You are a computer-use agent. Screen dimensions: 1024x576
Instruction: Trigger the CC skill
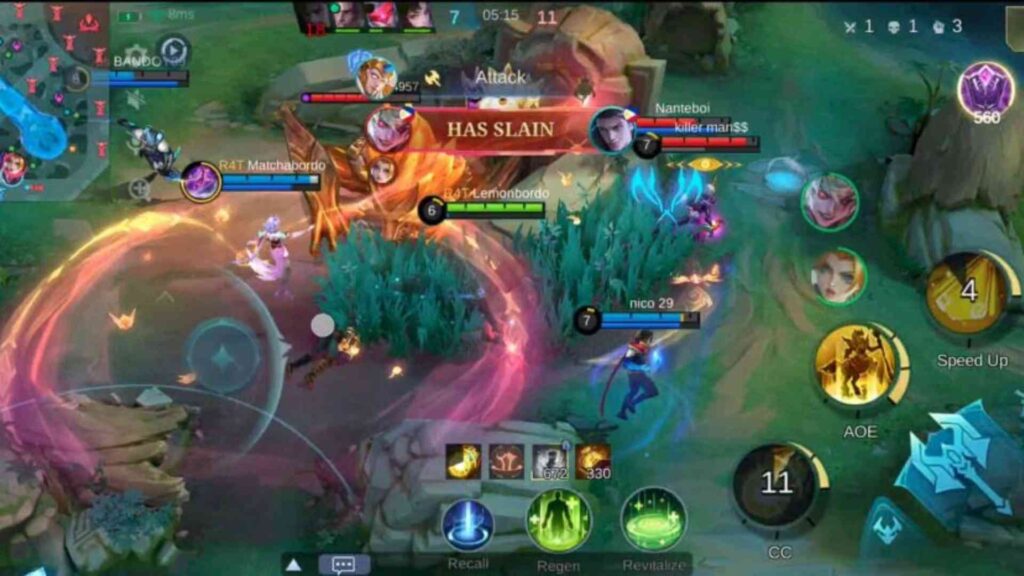point(778,487)
